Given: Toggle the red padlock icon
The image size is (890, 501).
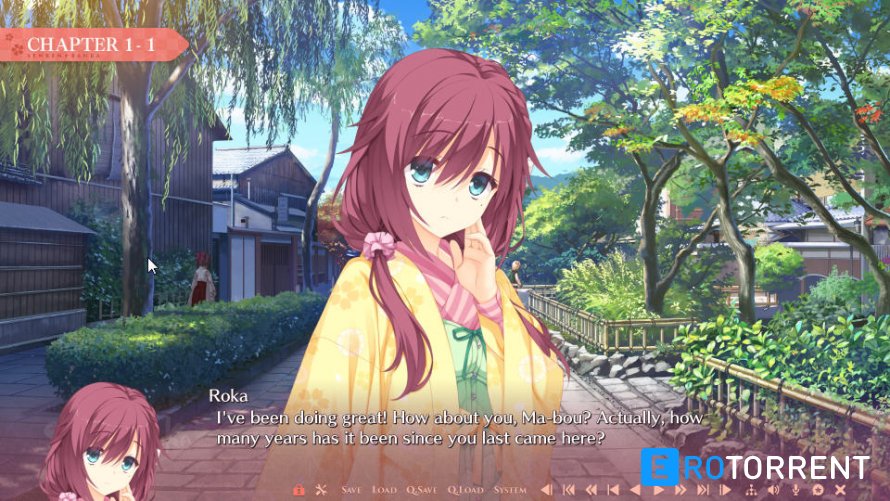Looking at the screenshot, I should tap(298, 490).
